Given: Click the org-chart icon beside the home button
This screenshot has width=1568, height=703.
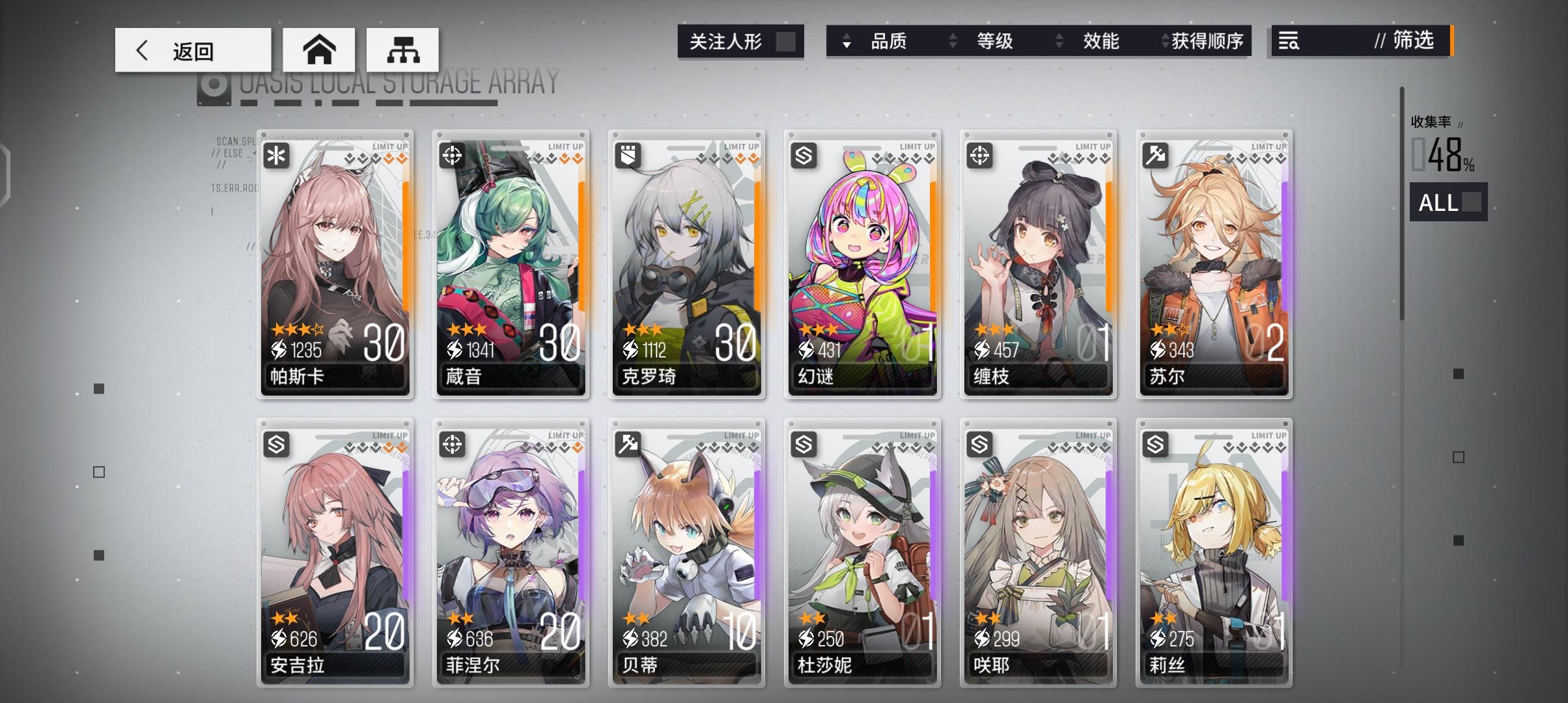Looking at the screenshot, I should [x=404, y=49].
